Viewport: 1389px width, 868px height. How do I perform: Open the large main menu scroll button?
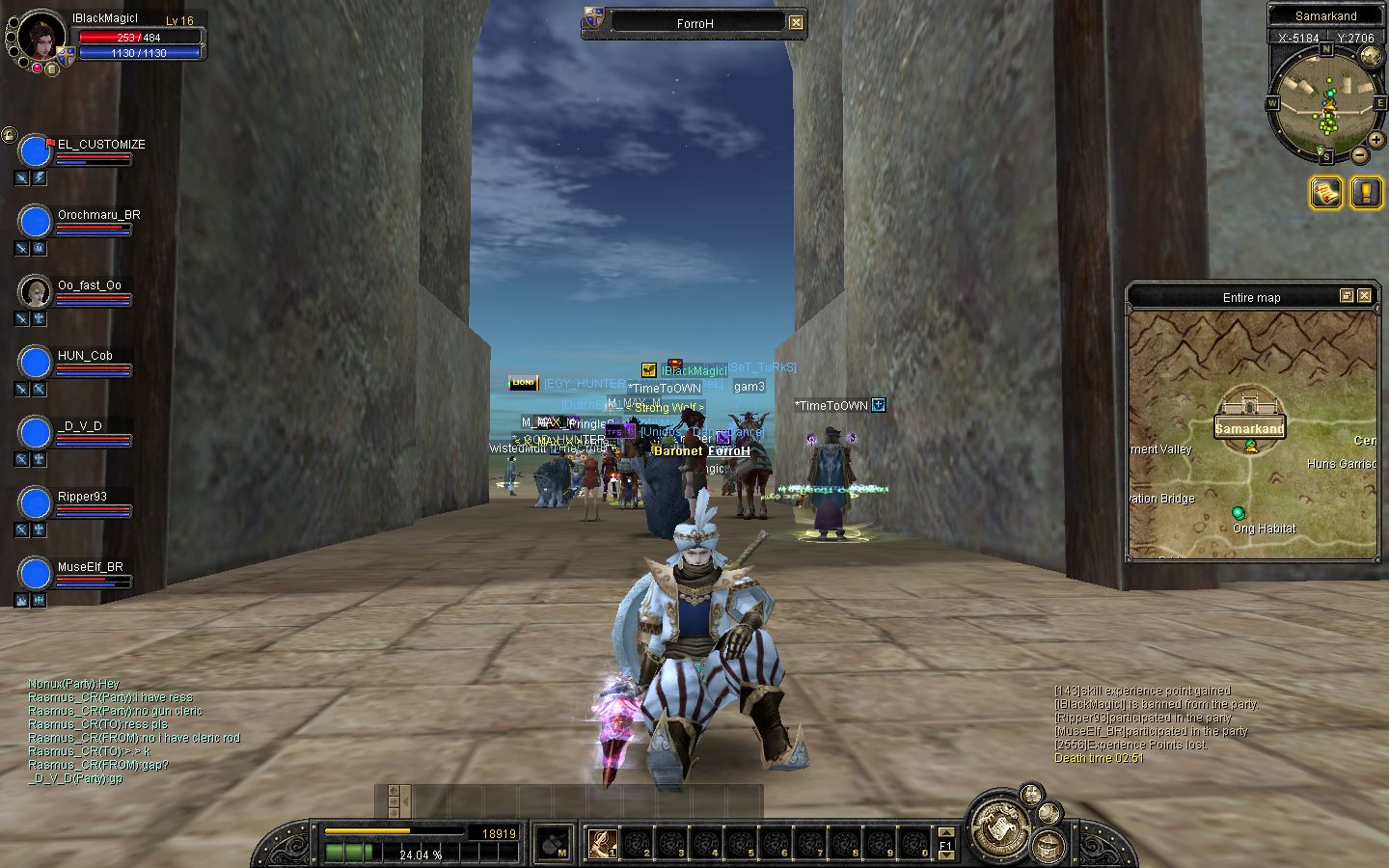pyautogui.click(x=1000, y=827)
